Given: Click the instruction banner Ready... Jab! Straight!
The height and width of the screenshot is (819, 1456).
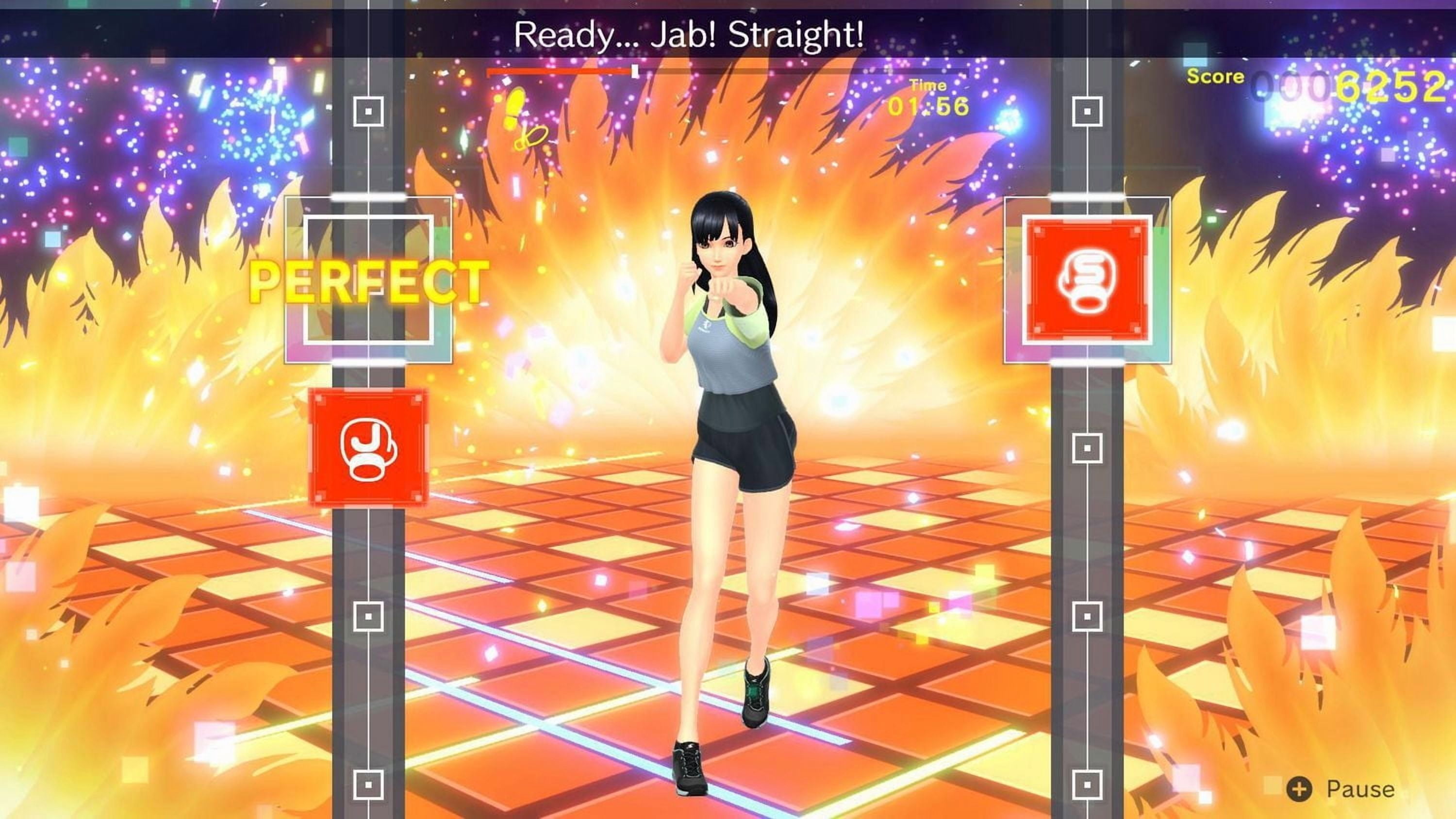Looking at the screenshot, I should 690,34.
